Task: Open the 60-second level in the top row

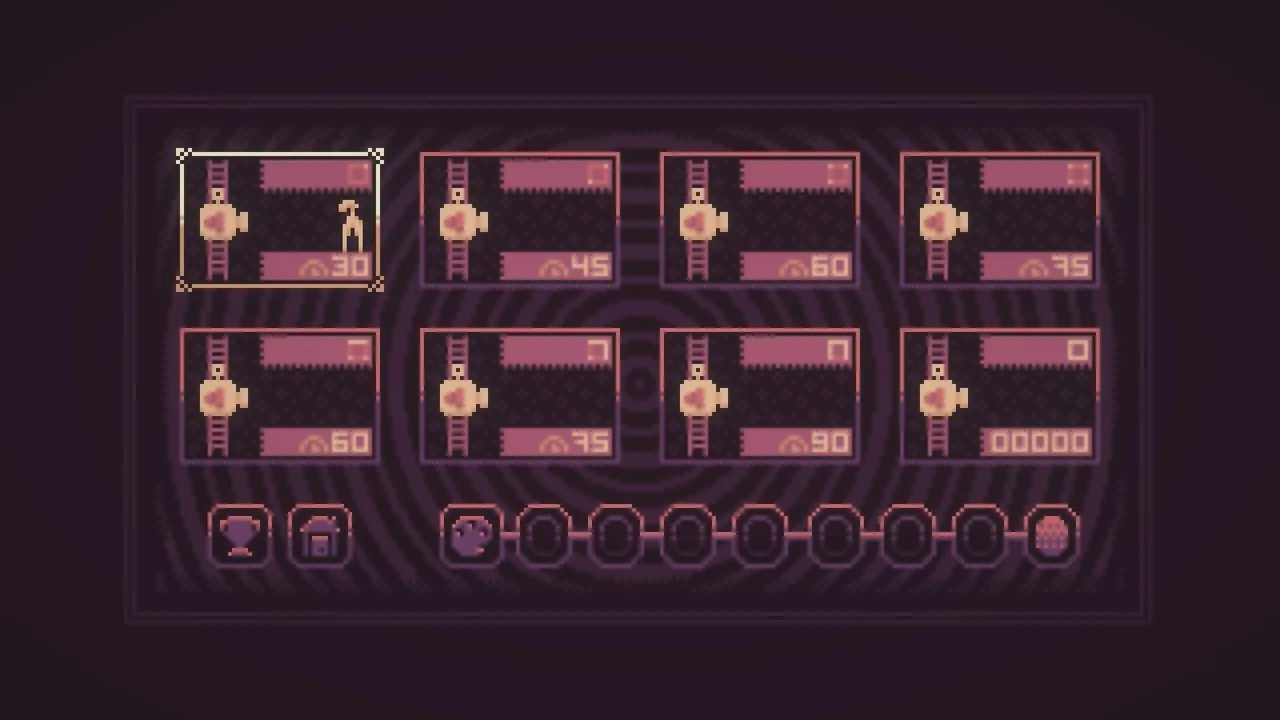Action: tap(759, 218)
